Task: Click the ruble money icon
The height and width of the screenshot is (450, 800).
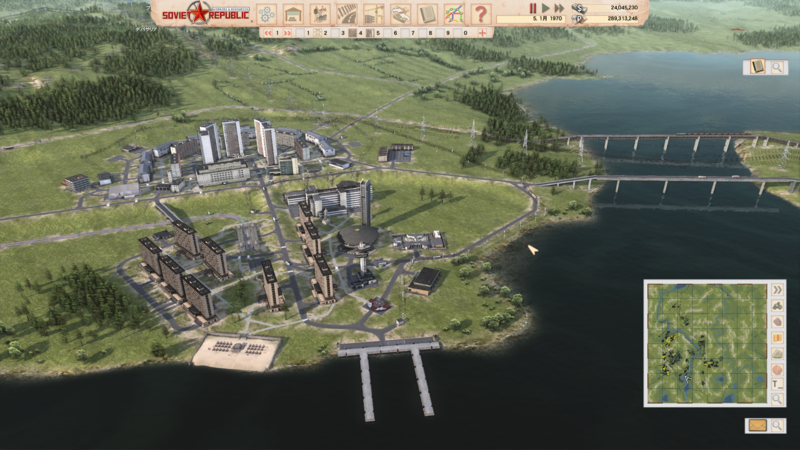Action: pyautogui.click(x=579, y=18)
